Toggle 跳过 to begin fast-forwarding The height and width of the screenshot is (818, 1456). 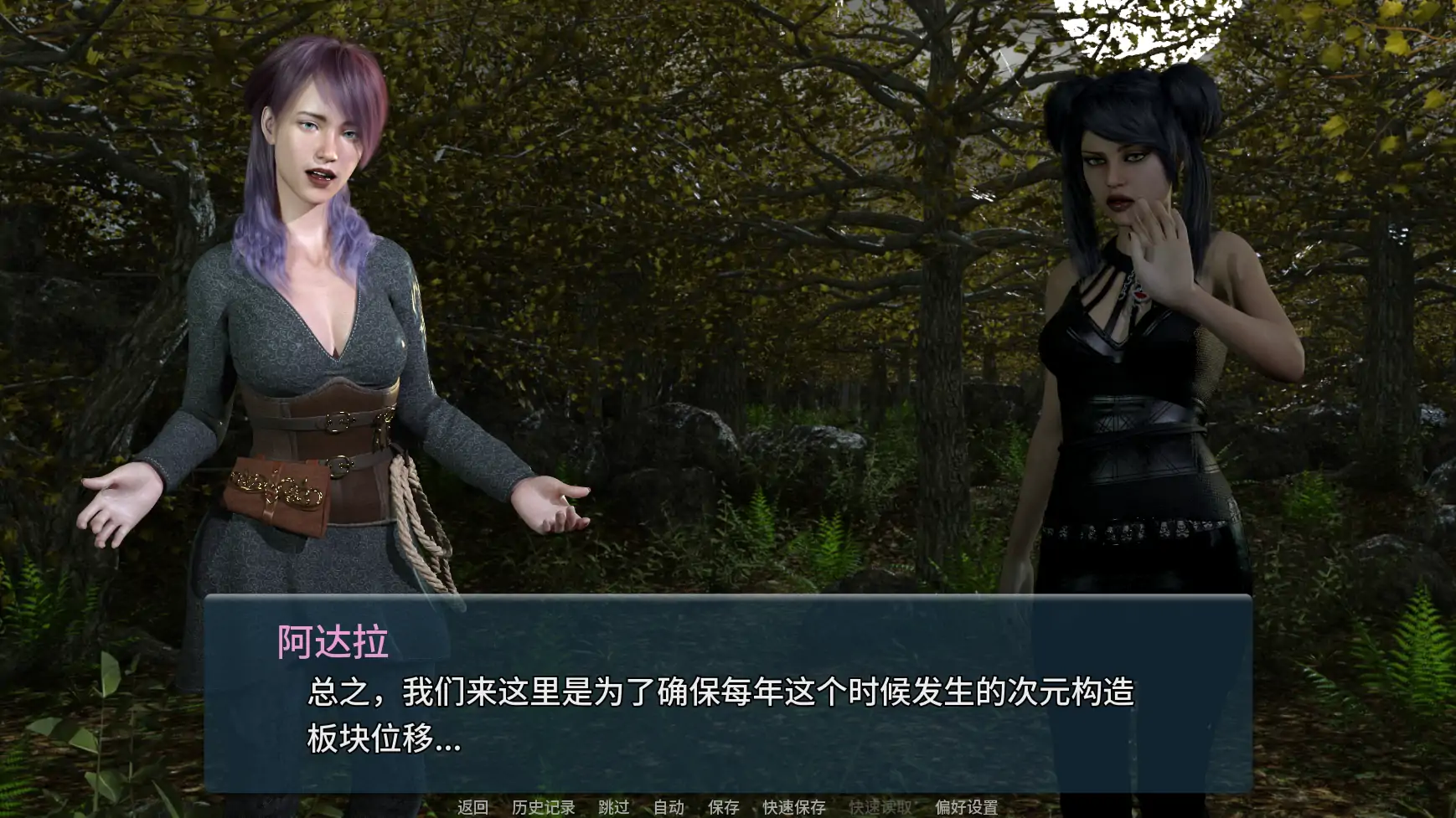point(614,808)
